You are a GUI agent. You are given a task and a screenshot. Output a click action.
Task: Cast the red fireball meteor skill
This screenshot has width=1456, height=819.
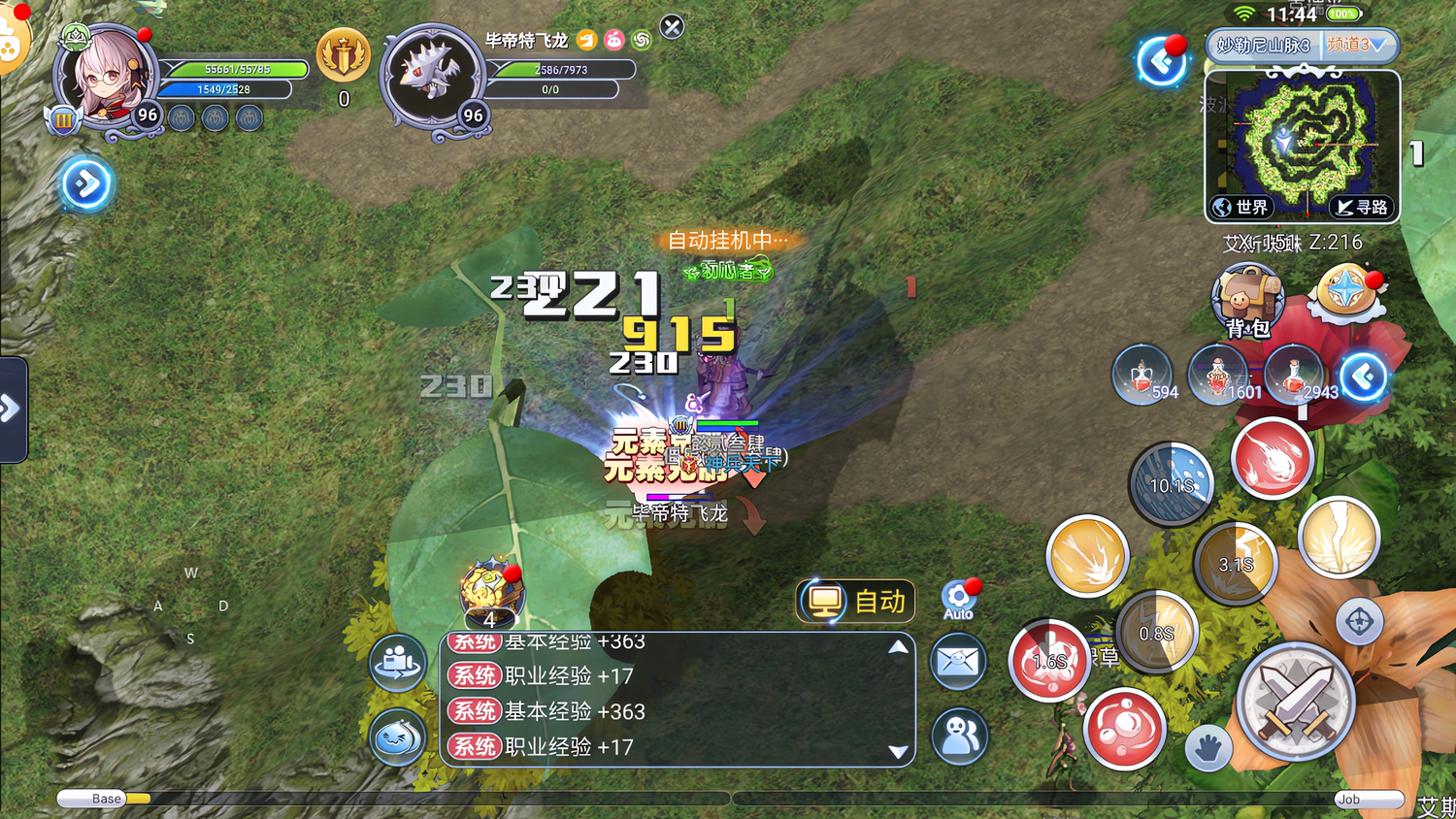1272,459
